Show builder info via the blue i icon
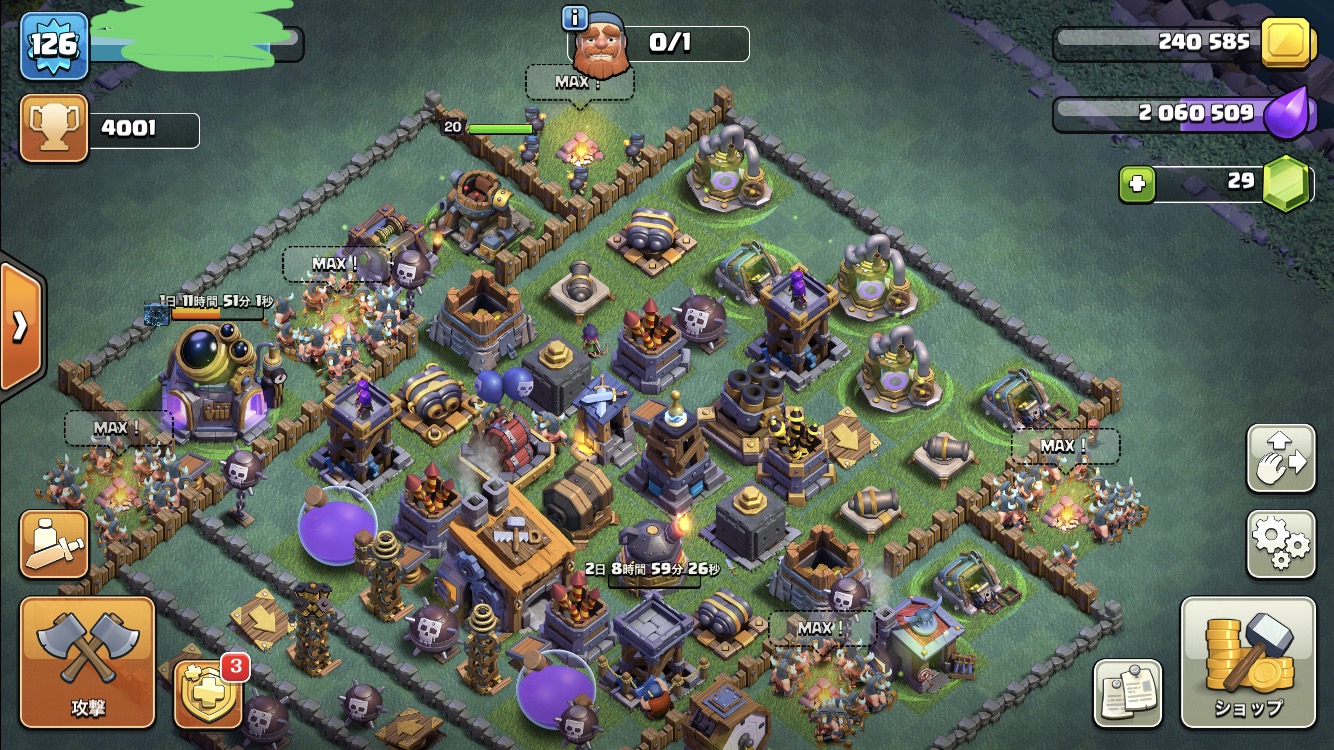1334x750 pixels. [574, 17]
